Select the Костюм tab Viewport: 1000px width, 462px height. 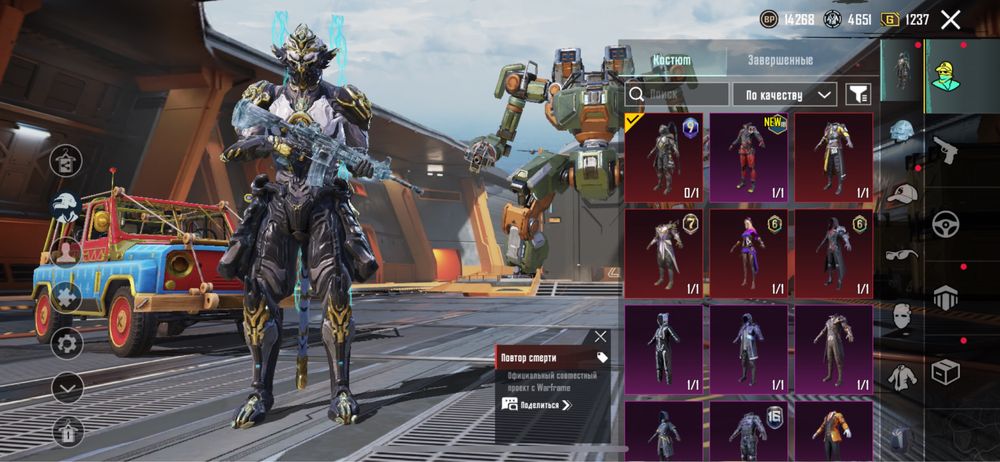[671, 60]
